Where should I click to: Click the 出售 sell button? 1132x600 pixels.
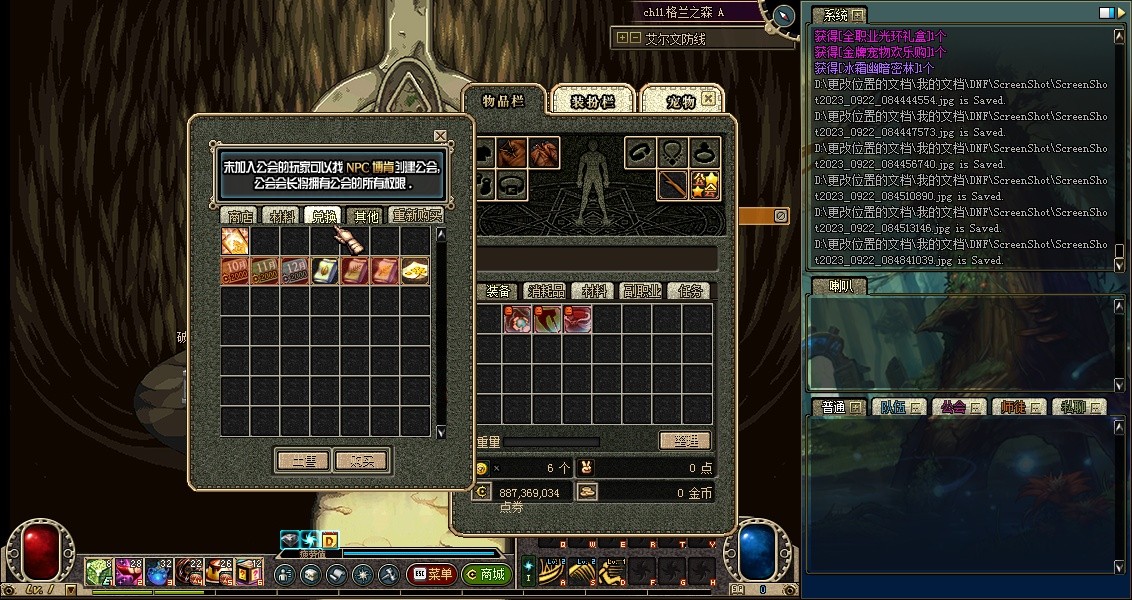(x=303, y=461)
